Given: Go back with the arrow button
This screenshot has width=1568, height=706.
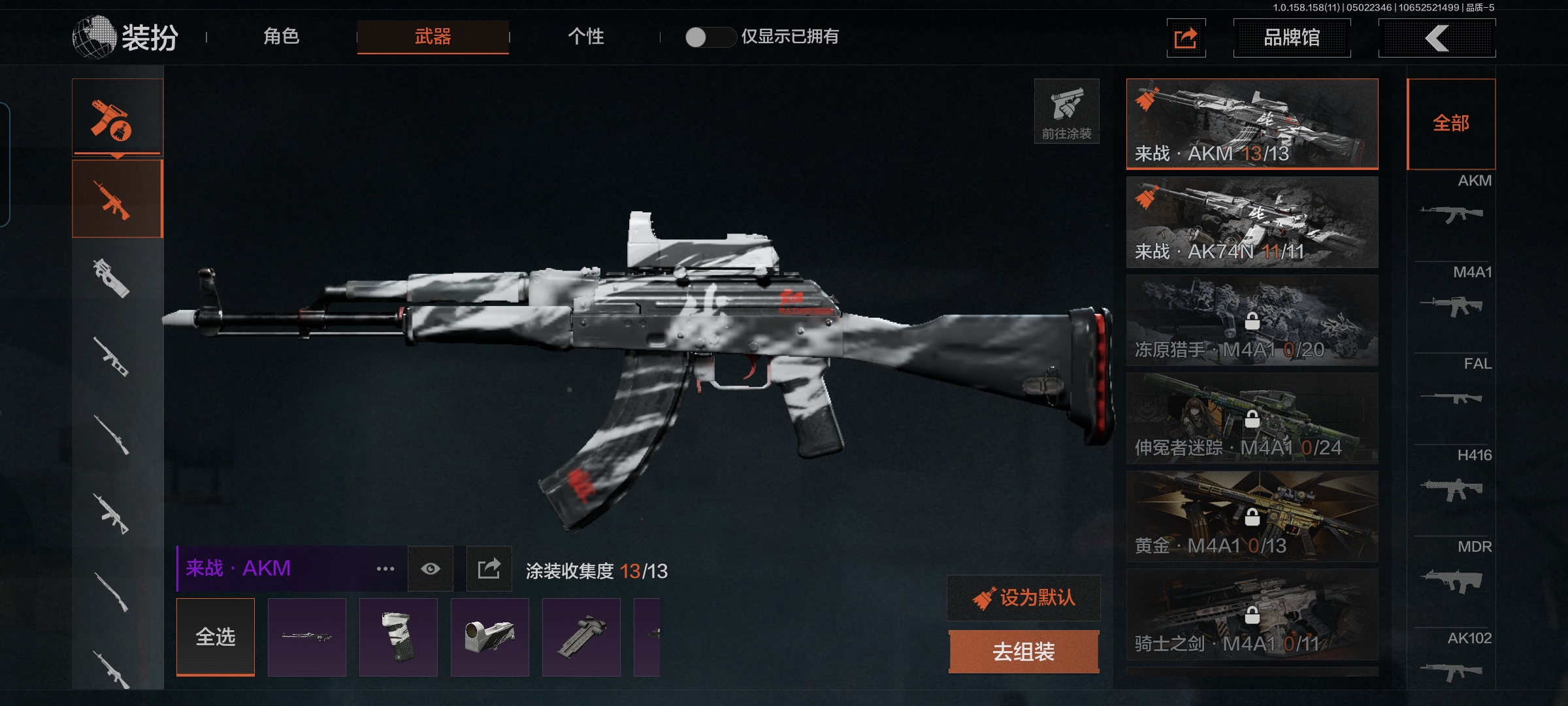Looking at the screenshot, I should (1437, 38).
